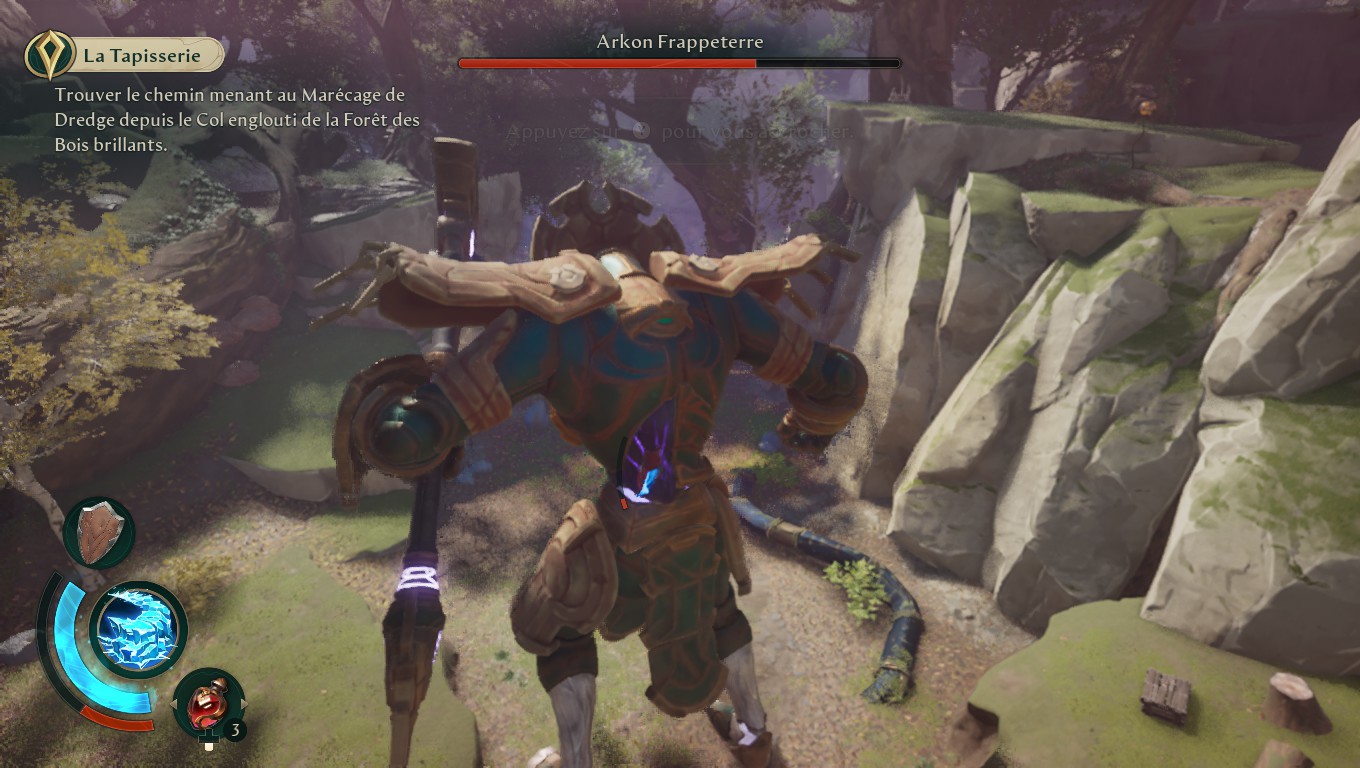
Task: Use the red health potion
Action: pos(208,701)
